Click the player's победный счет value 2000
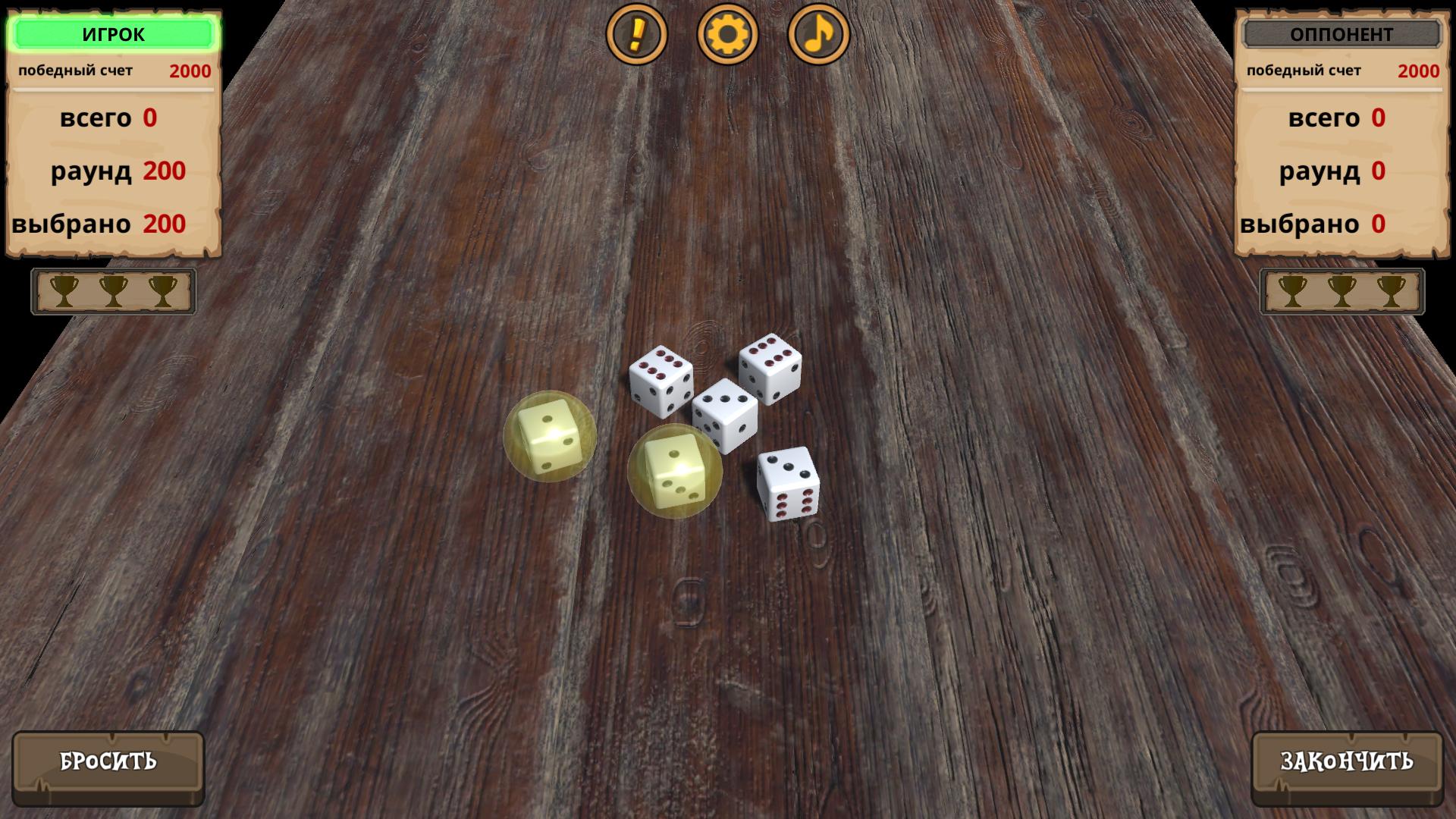Screen dimensions: 1456x819 (192, 71)
